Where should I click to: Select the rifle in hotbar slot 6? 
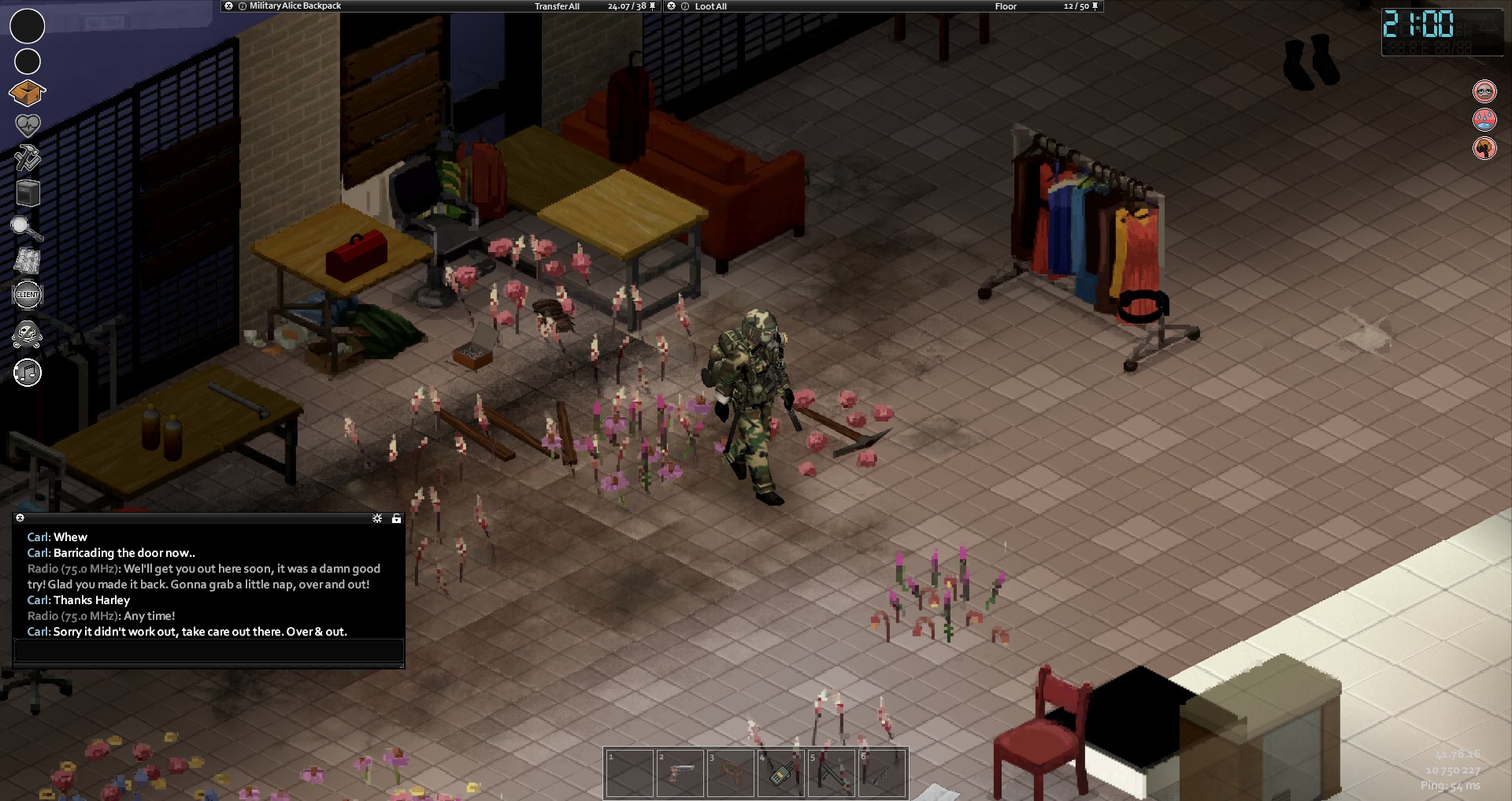881,773
